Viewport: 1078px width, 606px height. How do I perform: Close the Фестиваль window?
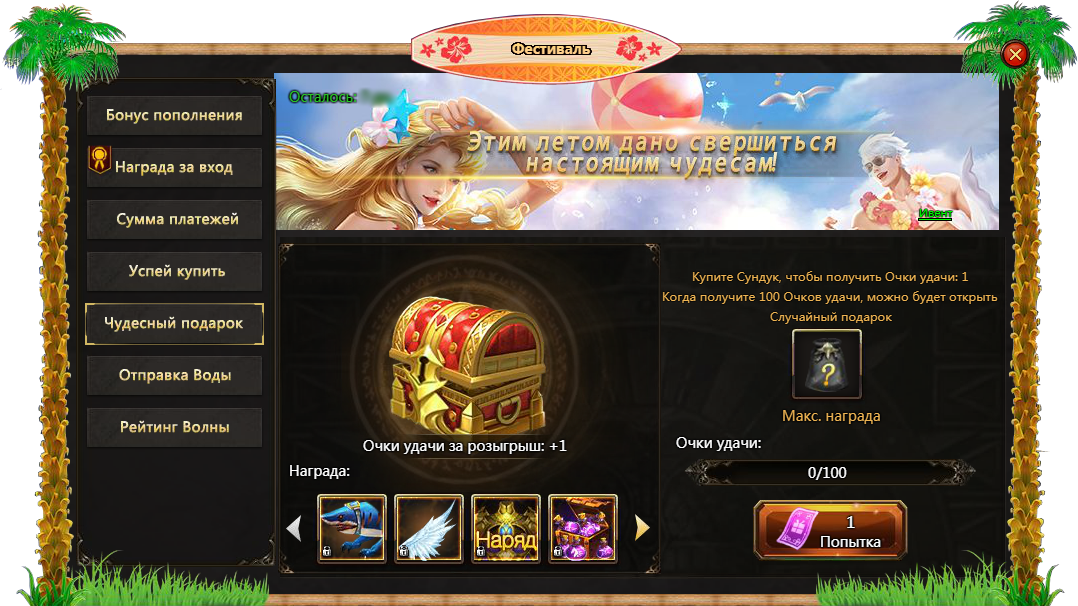(x=1015, y=54)
